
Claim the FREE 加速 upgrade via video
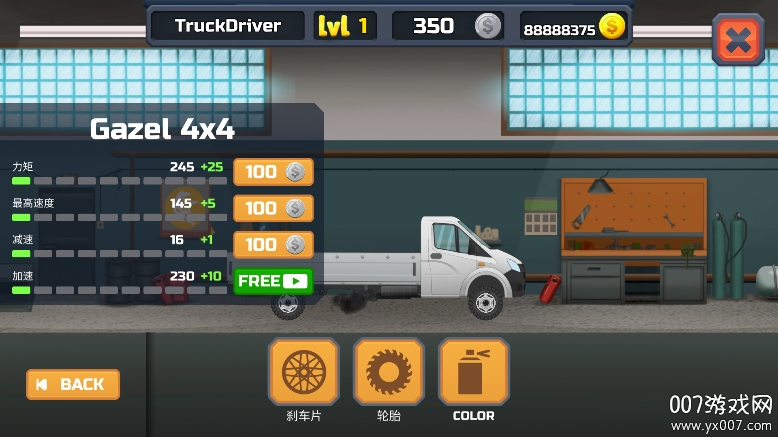click(x=273, y=281)
